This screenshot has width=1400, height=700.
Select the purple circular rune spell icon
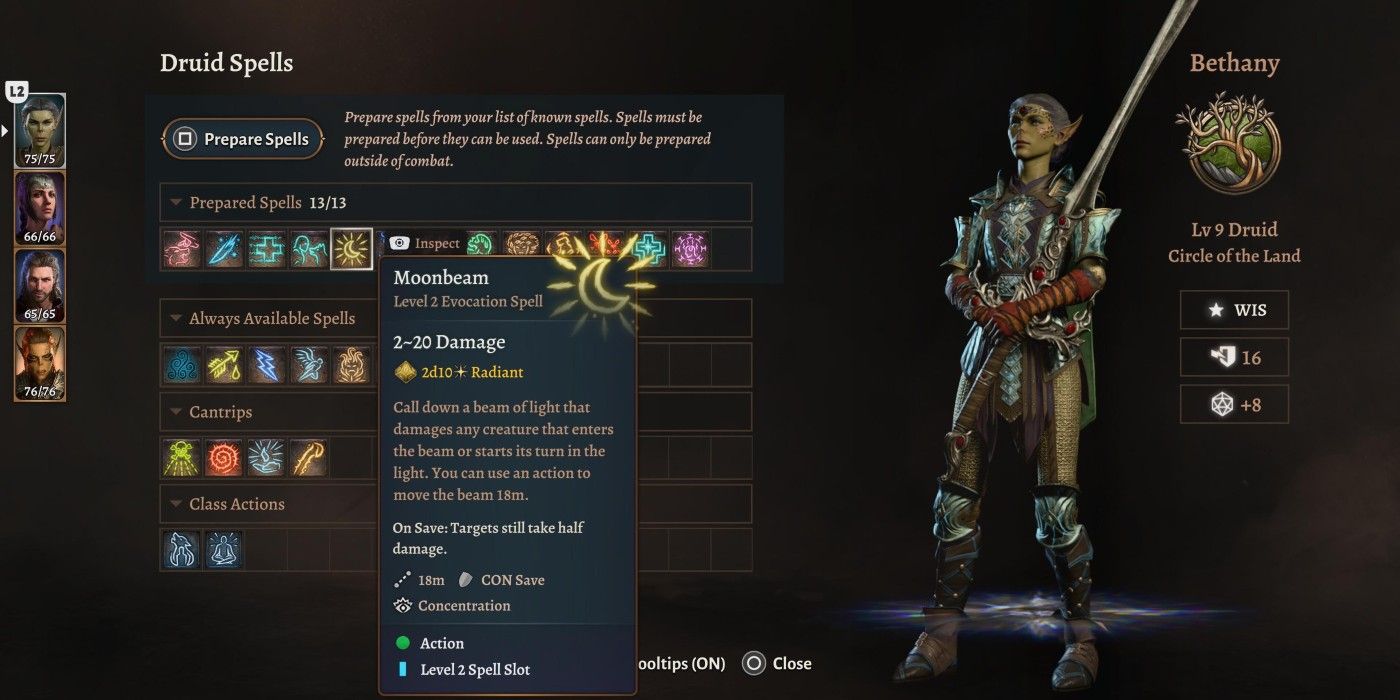(x=690, y=249)
